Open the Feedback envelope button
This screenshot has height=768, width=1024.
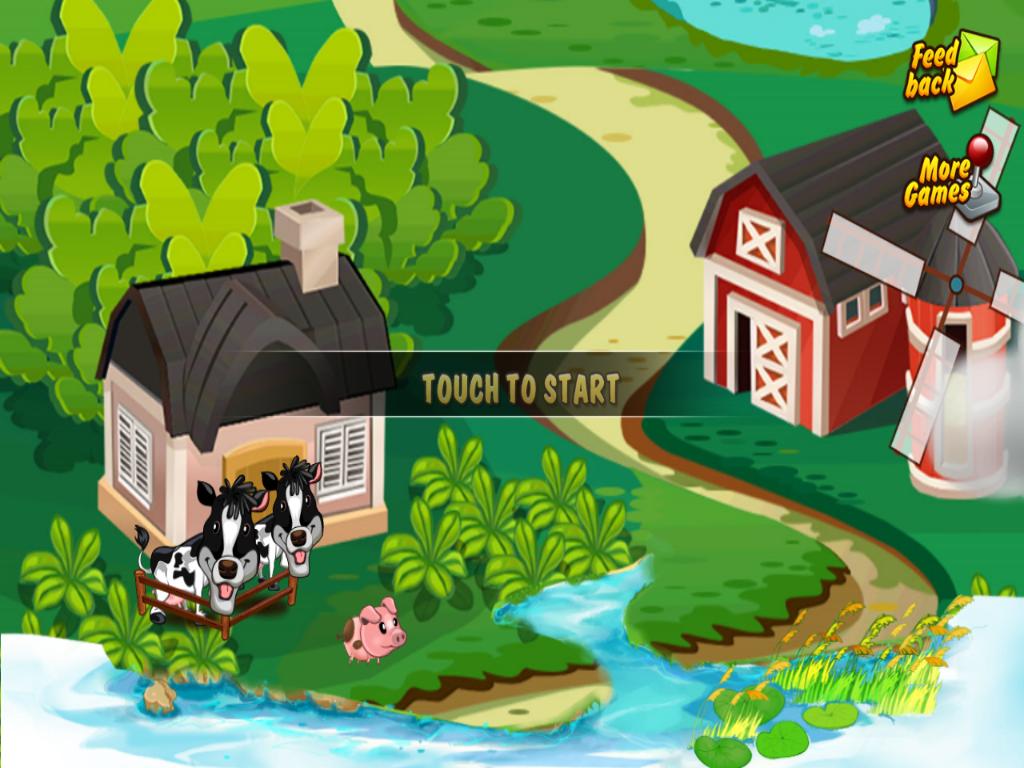point(951,70)
